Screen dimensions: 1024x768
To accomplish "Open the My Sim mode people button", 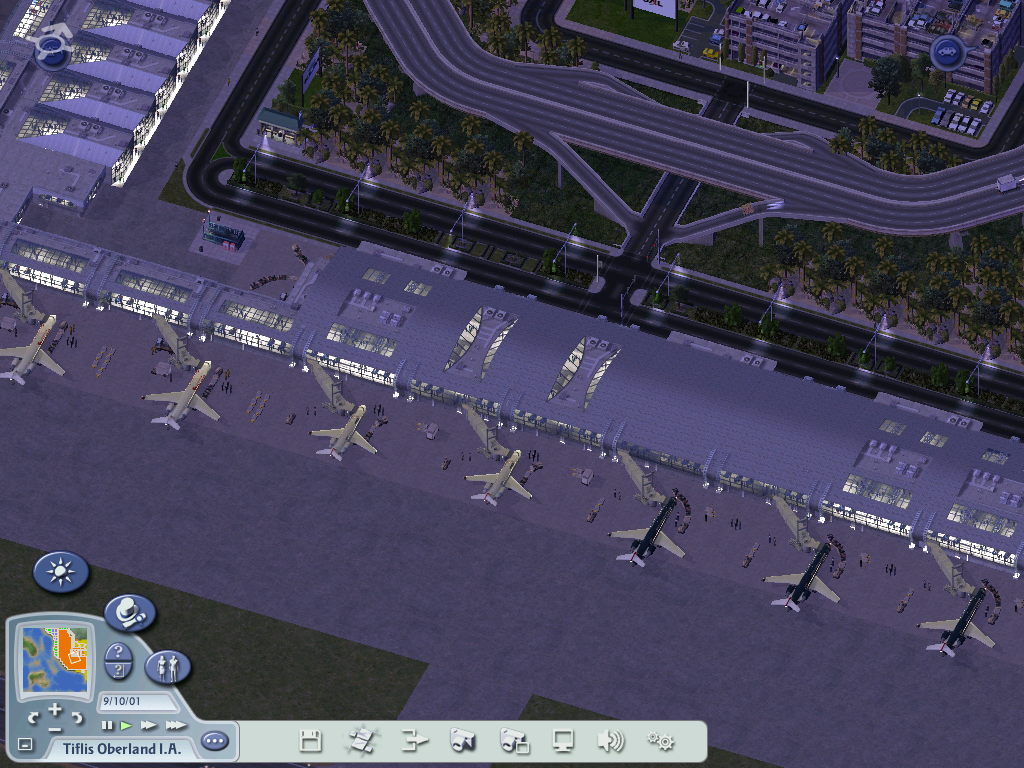I will [x=168, y=666].
